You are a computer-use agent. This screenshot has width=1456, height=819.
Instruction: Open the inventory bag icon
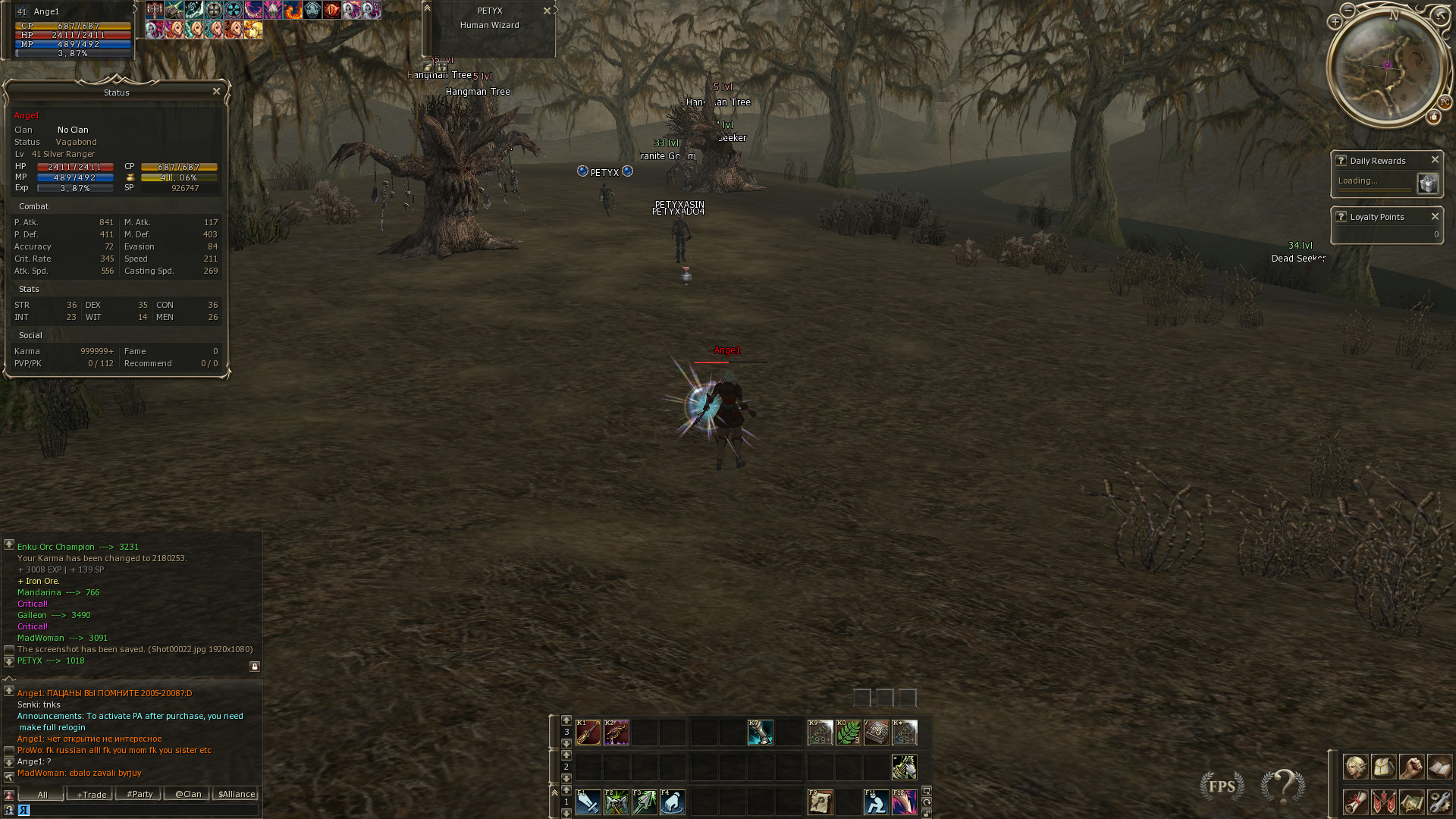point(1383,767)
